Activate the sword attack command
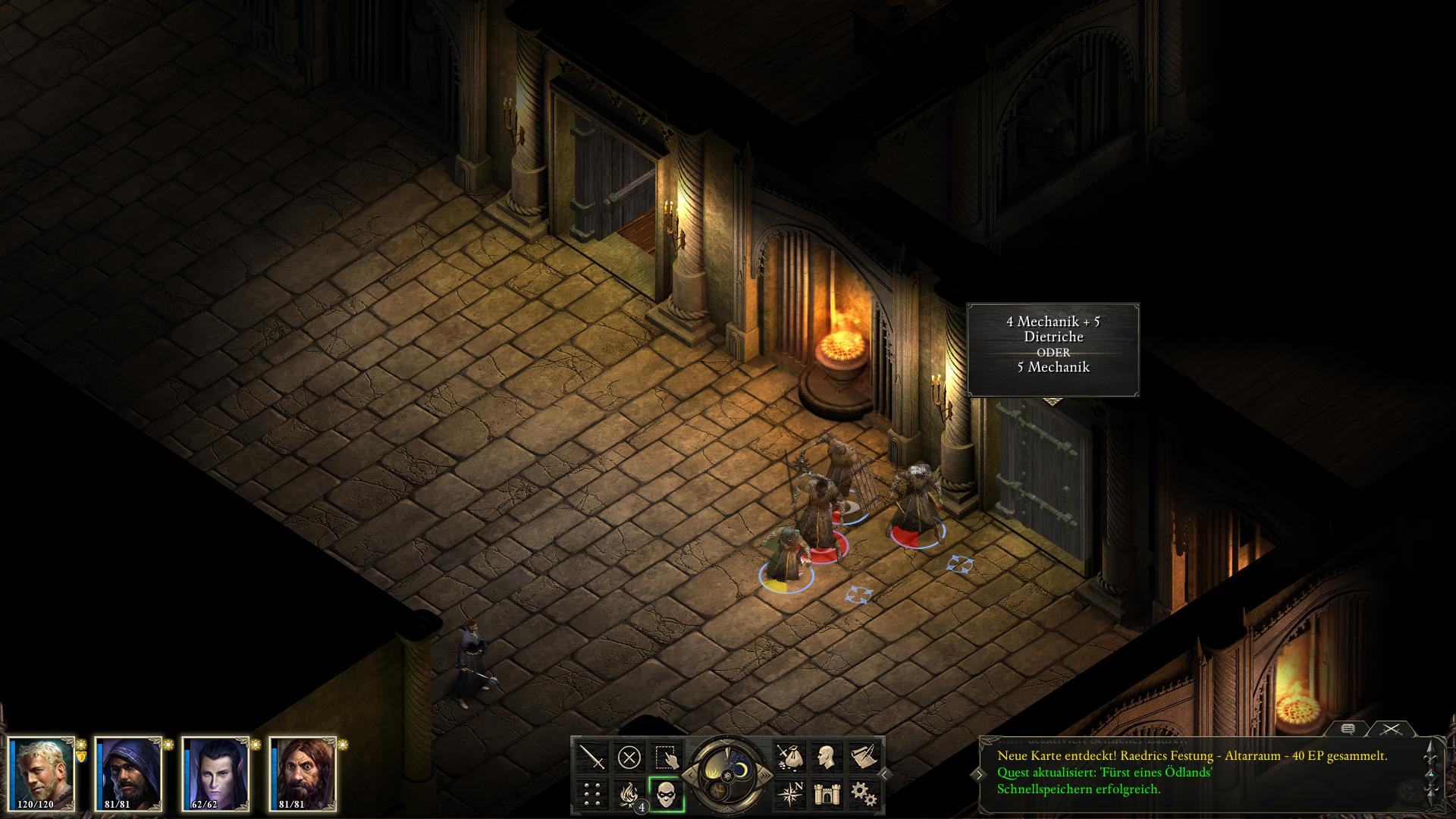1456x819 pixels. pyautogui.click(x=592, y=757)
